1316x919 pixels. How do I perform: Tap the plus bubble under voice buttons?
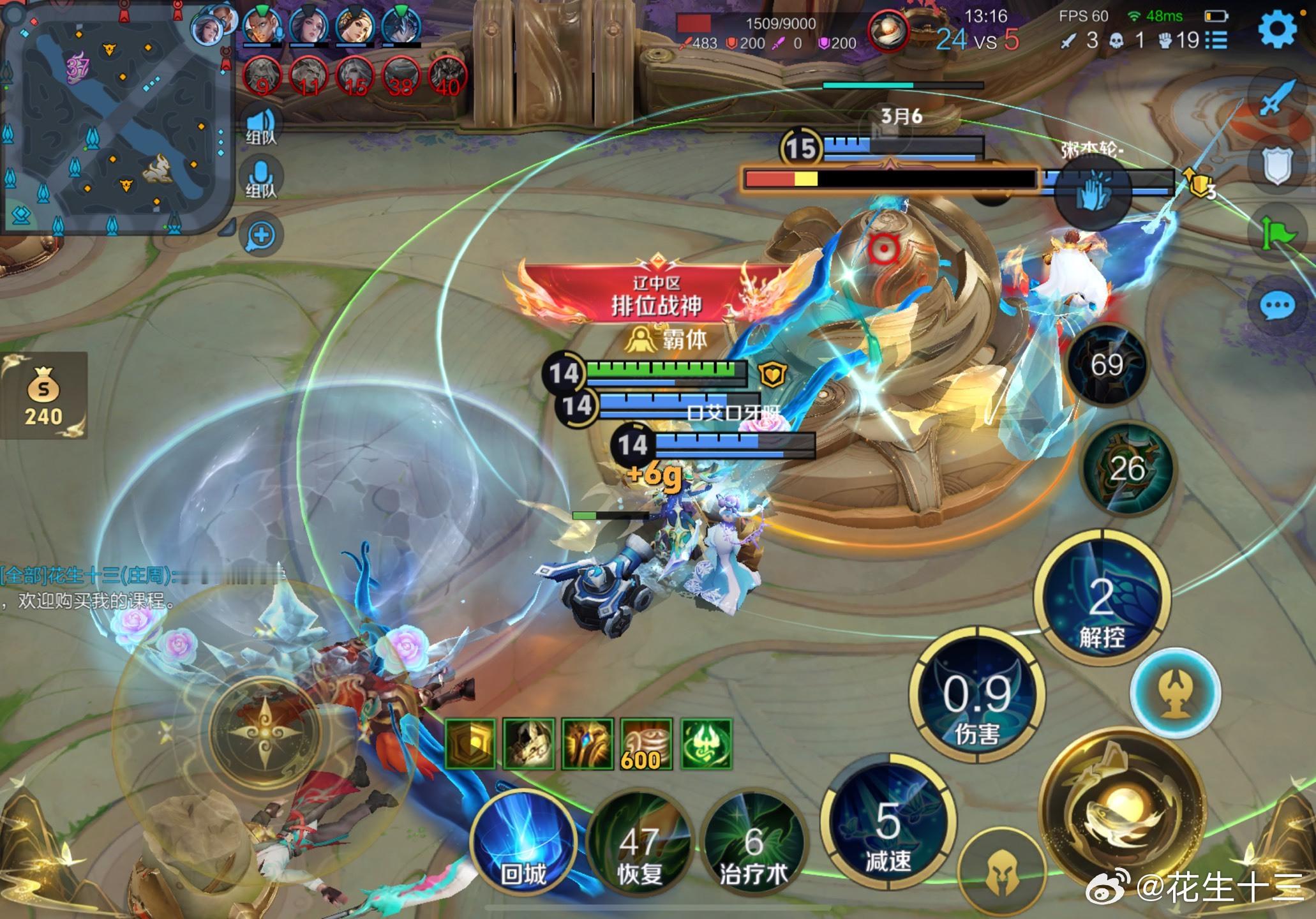tap(261, 235)
